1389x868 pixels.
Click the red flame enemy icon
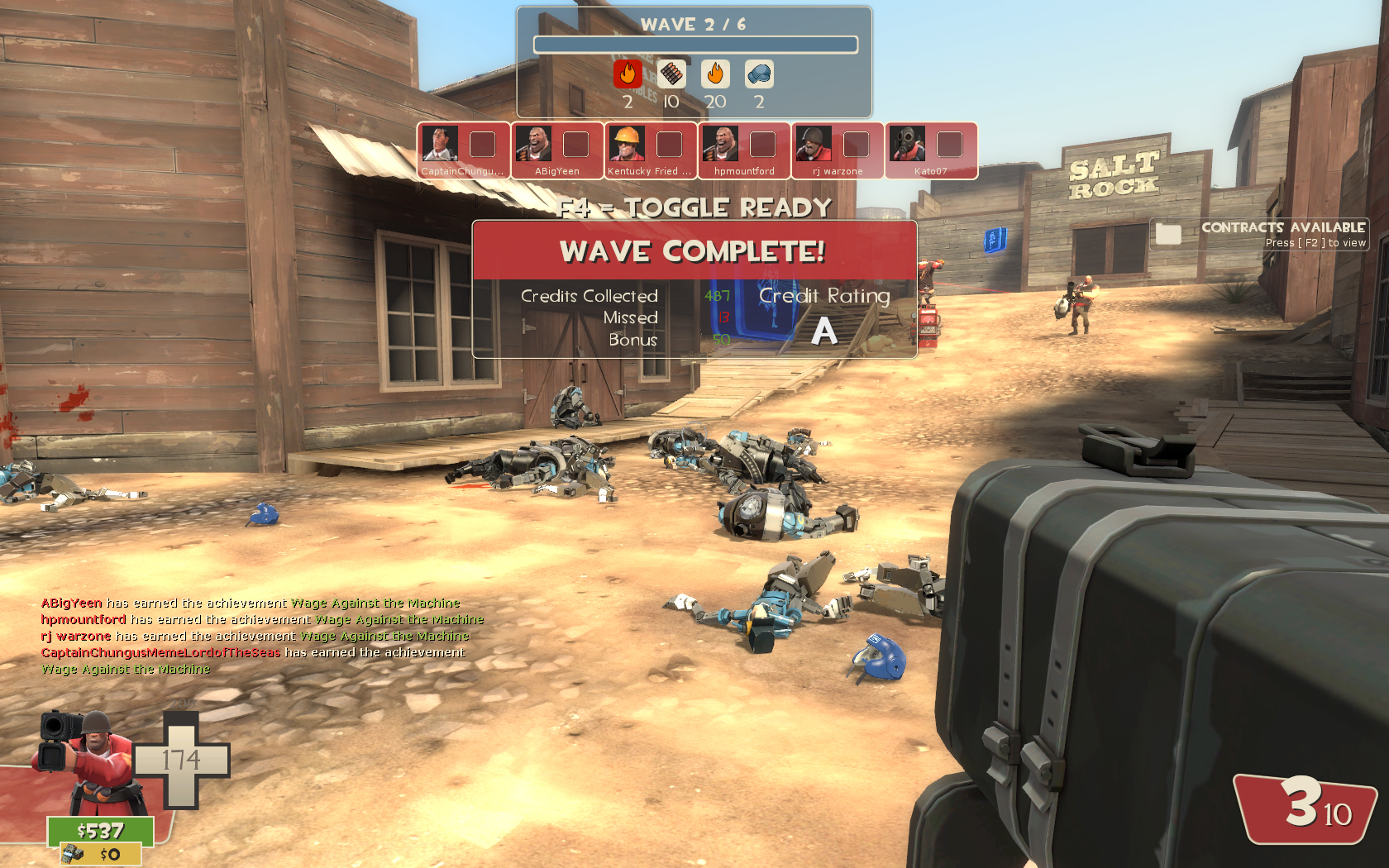628,74
